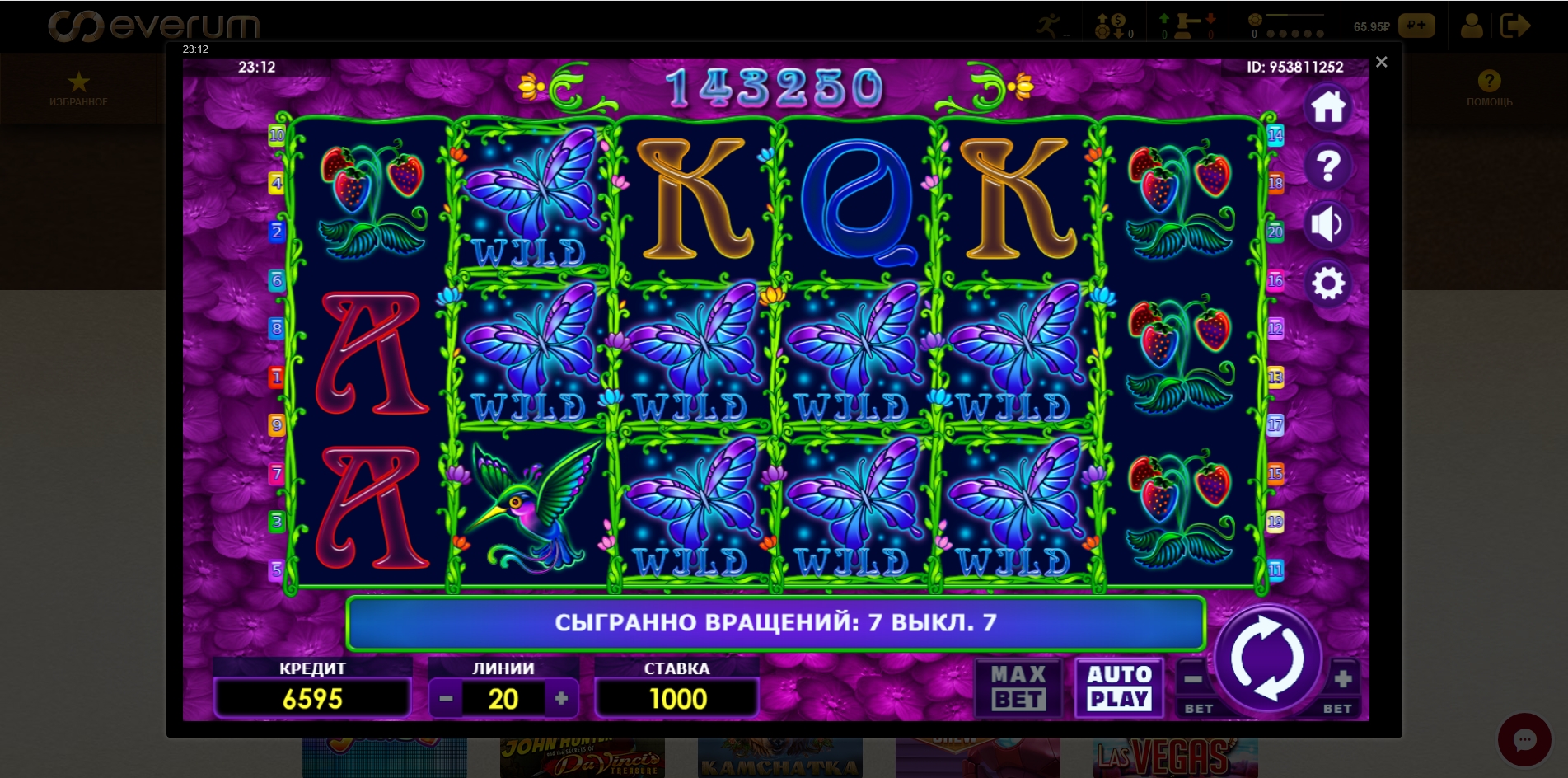Click the ₽+ deposit button
This screenshot has height=778, width=1568.
(1417, 26)
